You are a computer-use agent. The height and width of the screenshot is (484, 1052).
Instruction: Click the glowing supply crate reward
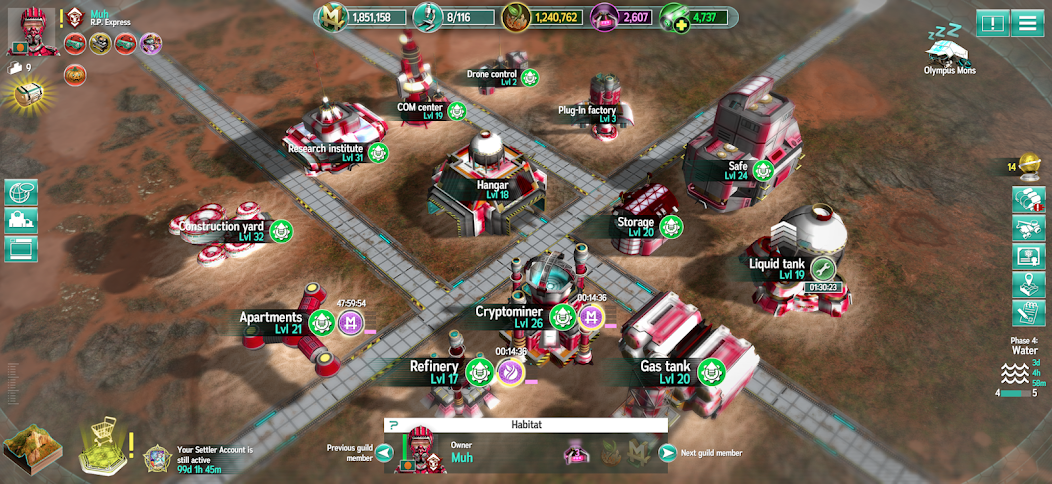pos(29,93)
